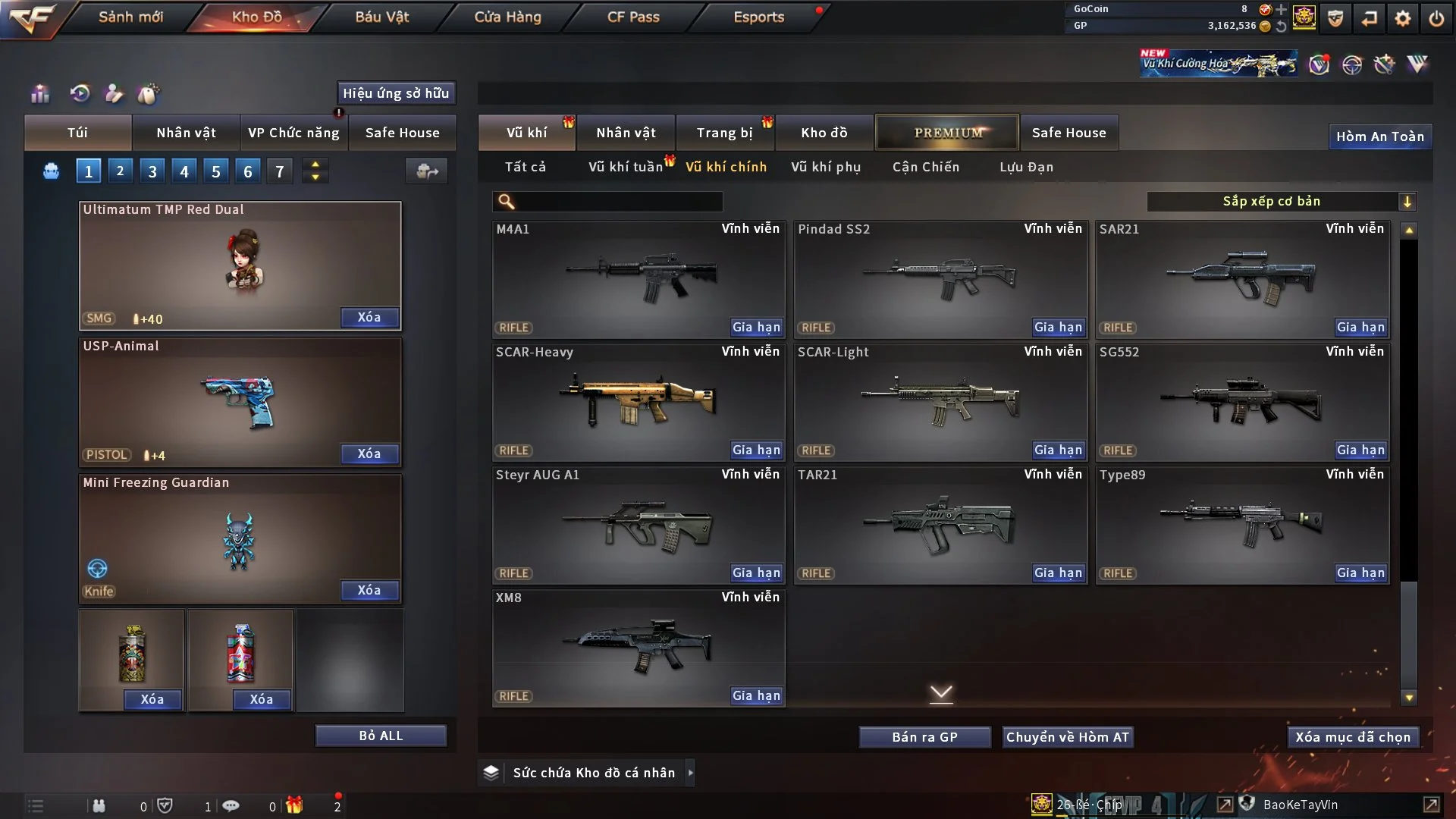The width and height of the screenshot is (1456, 819).
Task: Choose the Cận Chiến weapon filter
Action: point(925,167)
